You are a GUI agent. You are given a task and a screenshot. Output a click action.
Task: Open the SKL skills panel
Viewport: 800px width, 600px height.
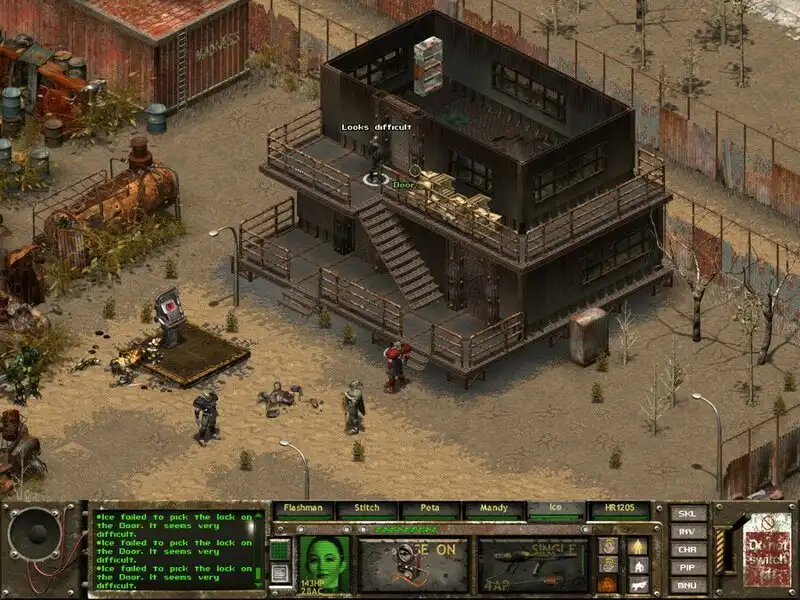pos(687,514)
